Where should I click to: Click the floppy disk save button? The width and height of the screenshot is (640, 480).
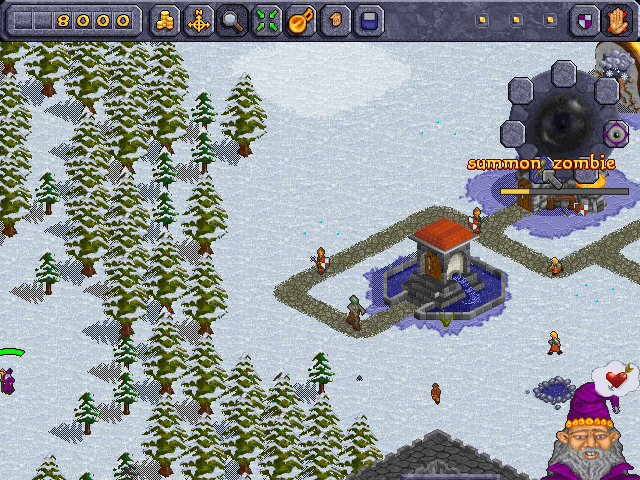[370, 20]
